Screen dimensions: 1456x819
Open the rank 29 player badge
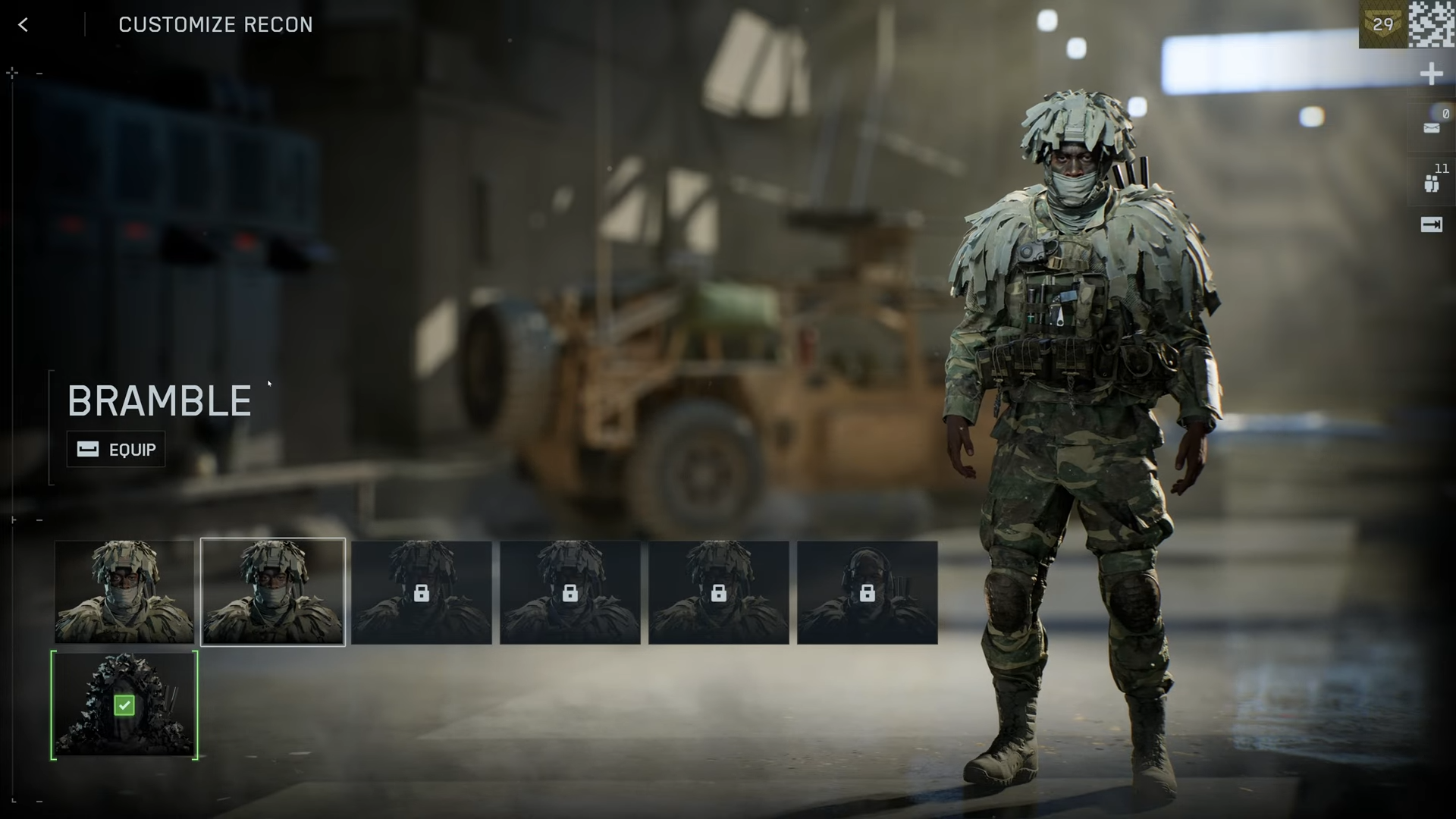(x=1382, y=24)
